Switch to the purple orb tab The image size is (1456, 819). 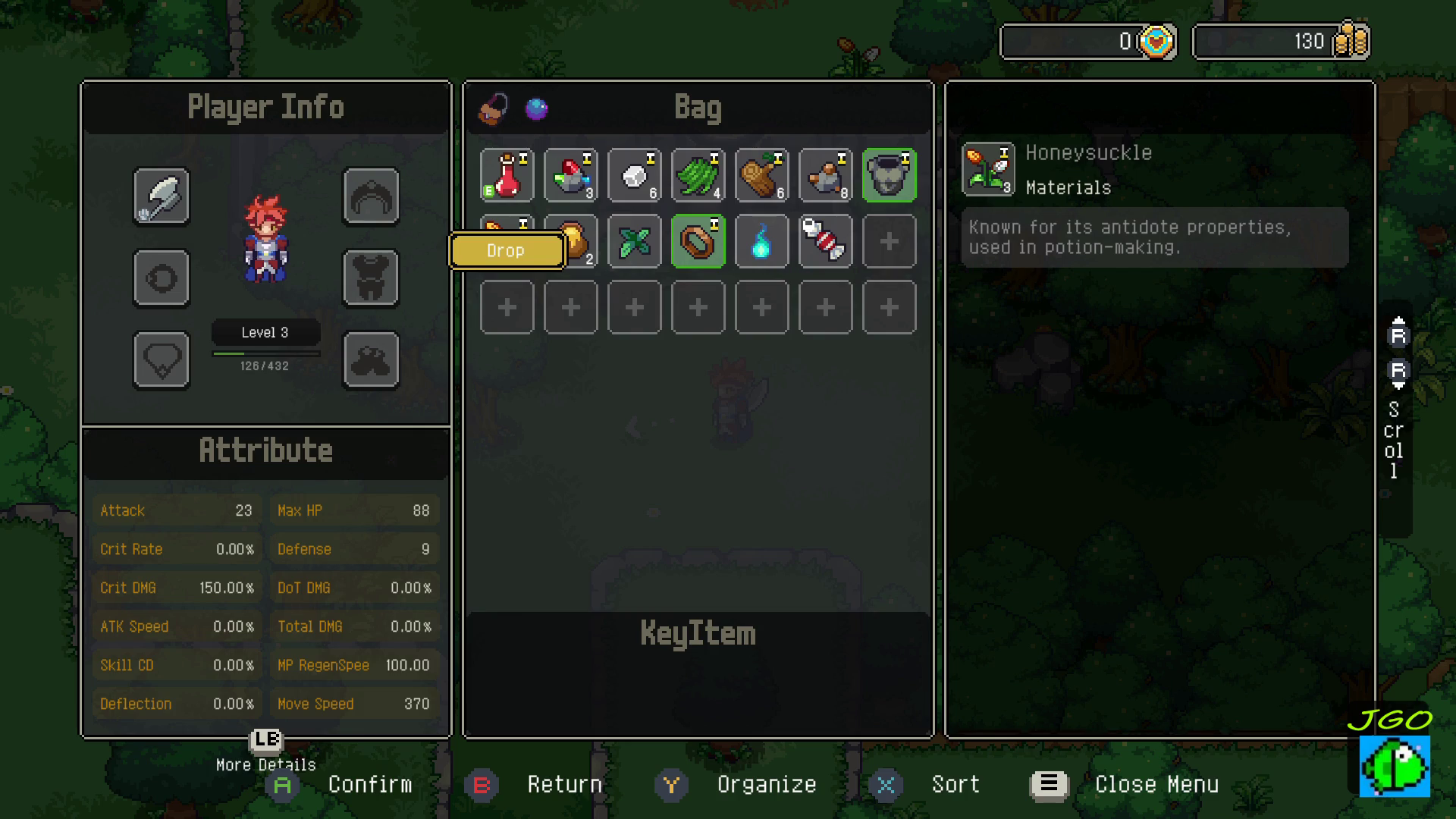[537, 109]
